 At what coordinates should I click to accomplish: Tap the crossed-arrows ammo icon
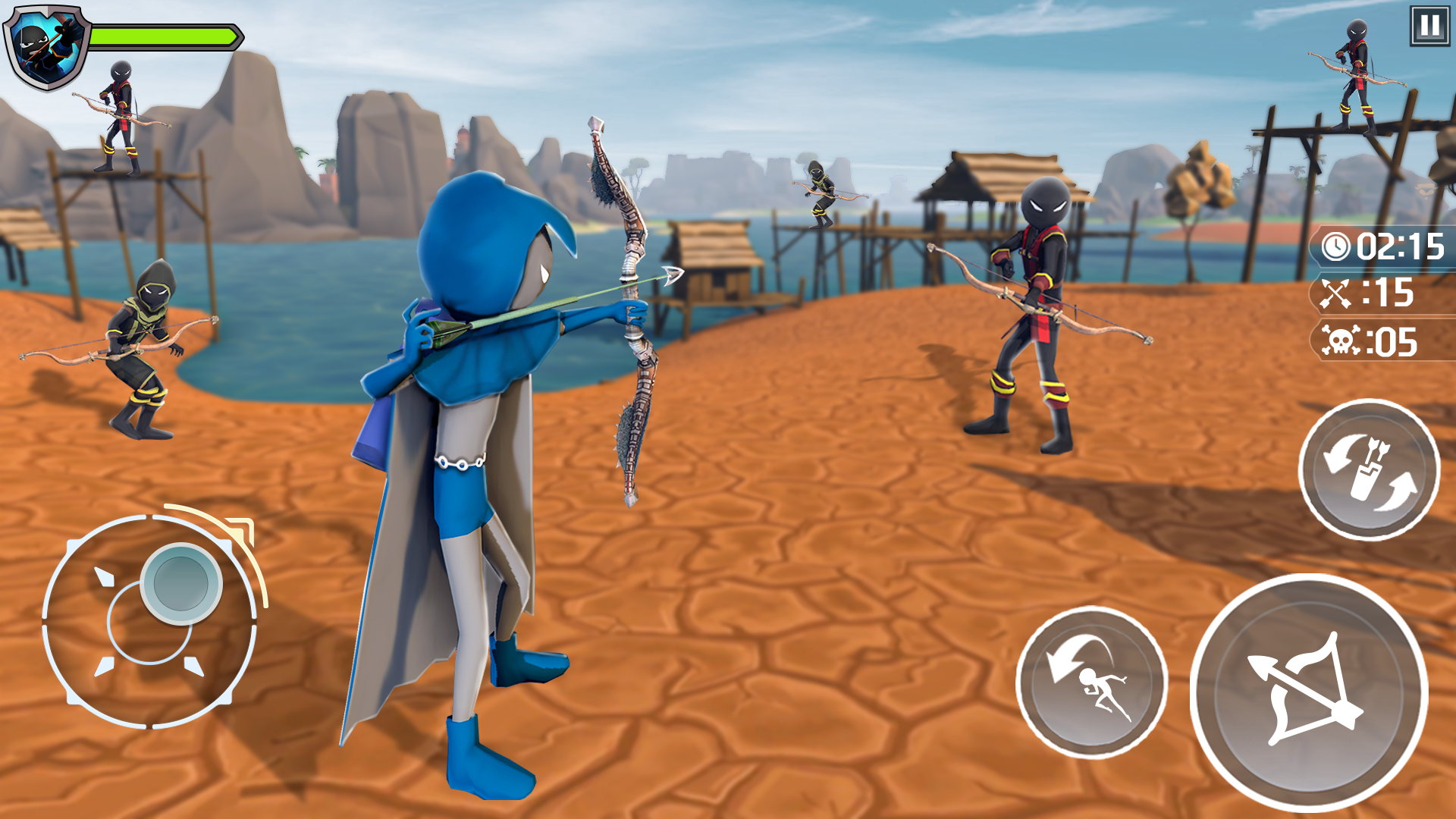click(1337, 294)
